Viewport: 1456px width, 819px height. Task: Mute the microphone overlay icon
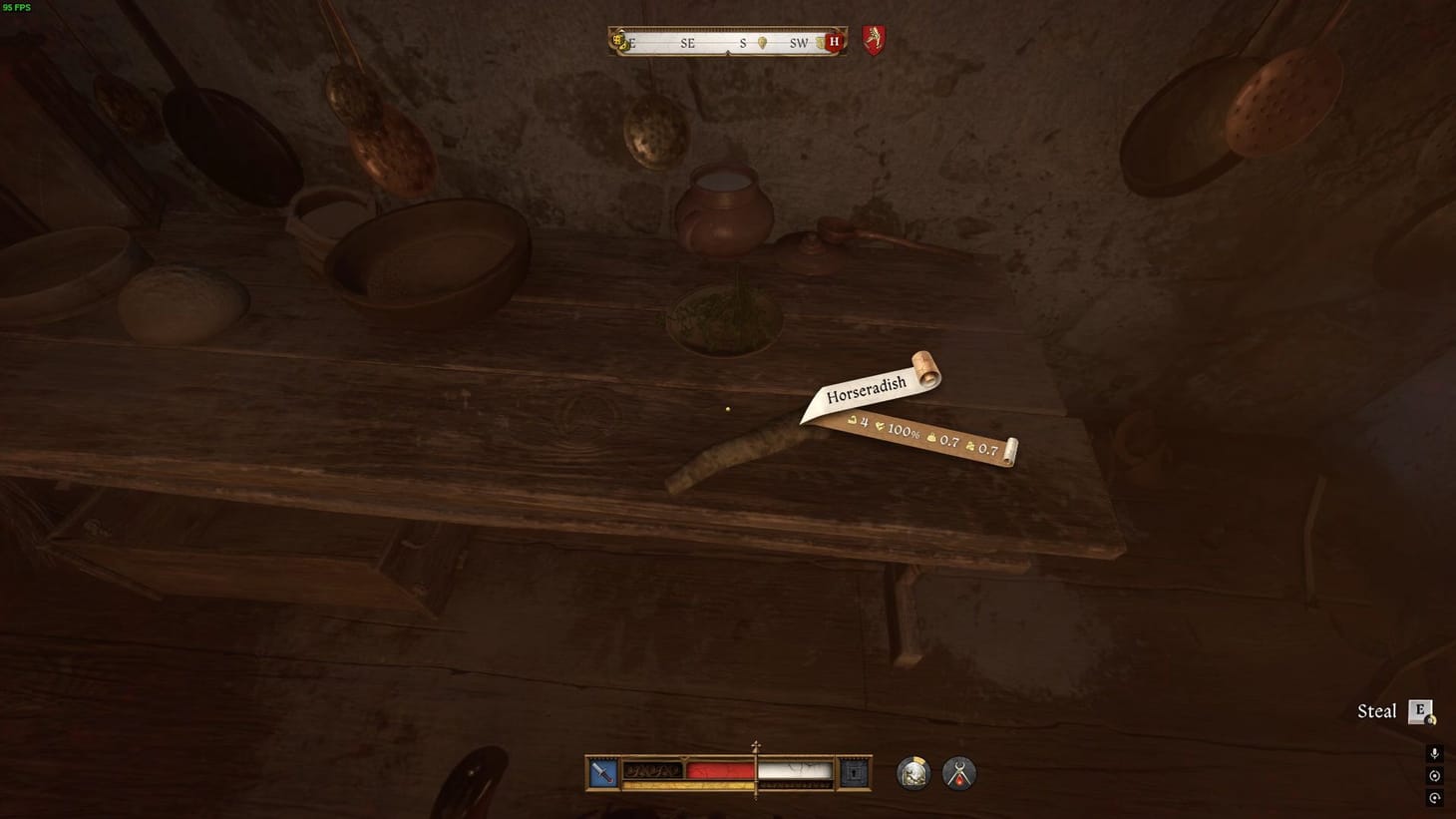(x=1434, y=753)
